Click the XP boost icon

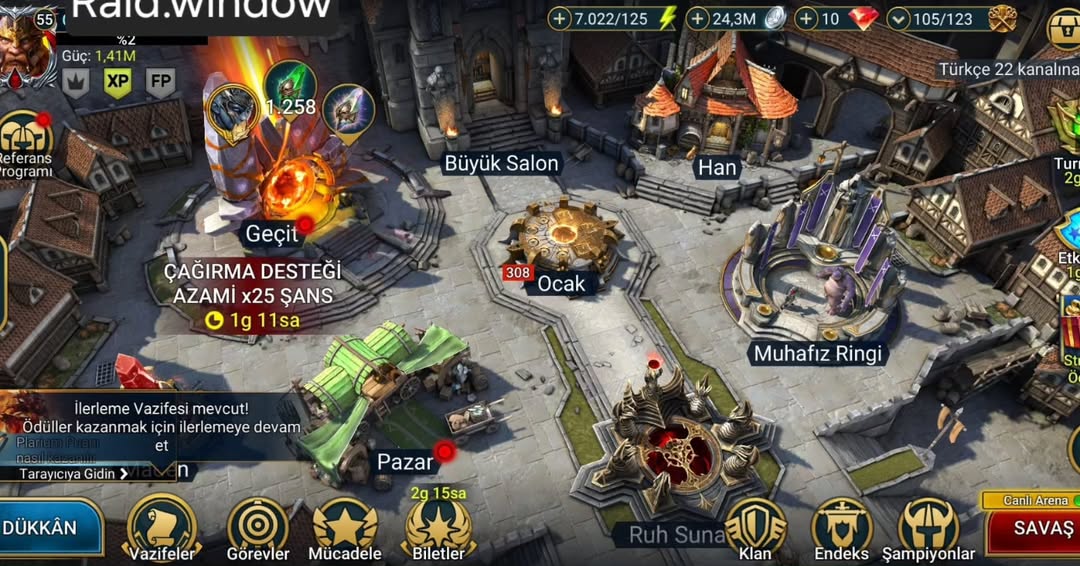118,82
